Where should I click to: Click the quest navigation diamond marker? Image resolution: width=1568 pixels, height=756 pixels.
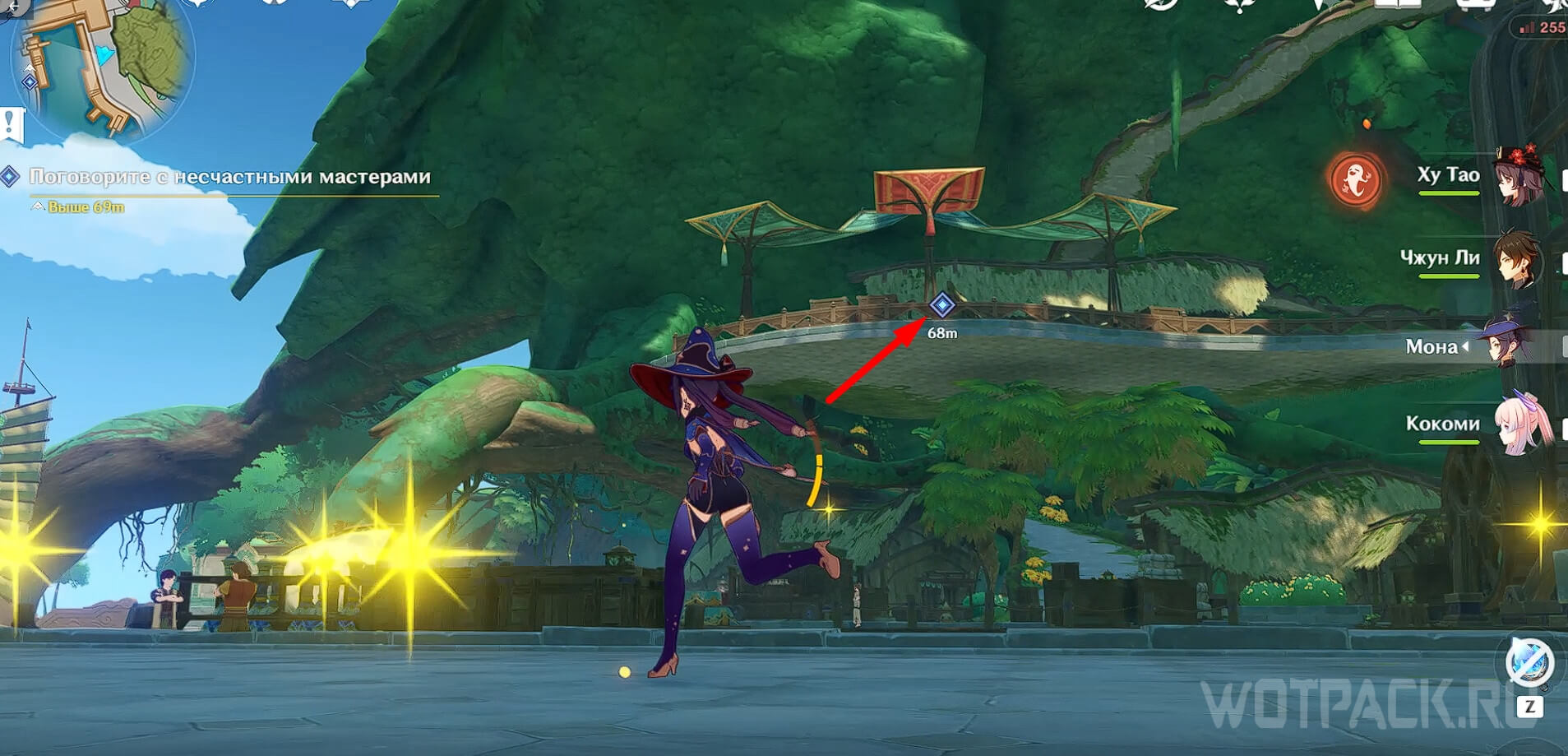941,306
